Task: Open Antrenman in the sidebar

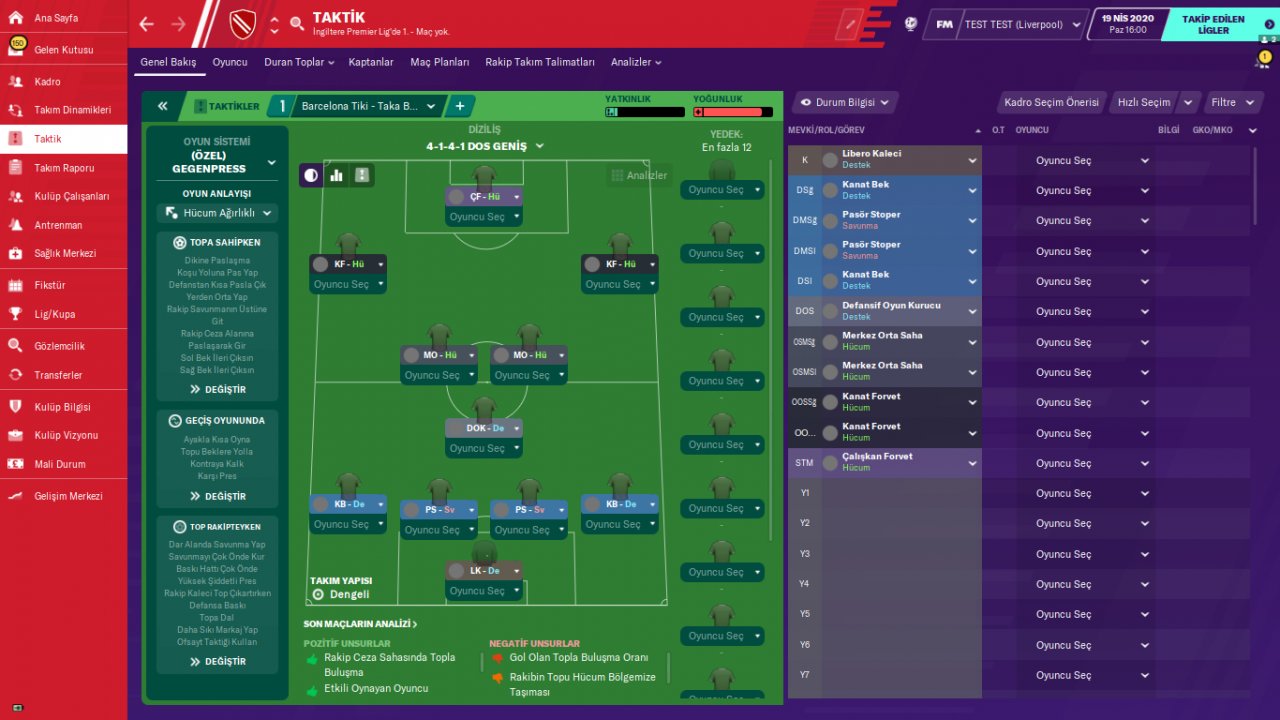Action: (58, 225)
